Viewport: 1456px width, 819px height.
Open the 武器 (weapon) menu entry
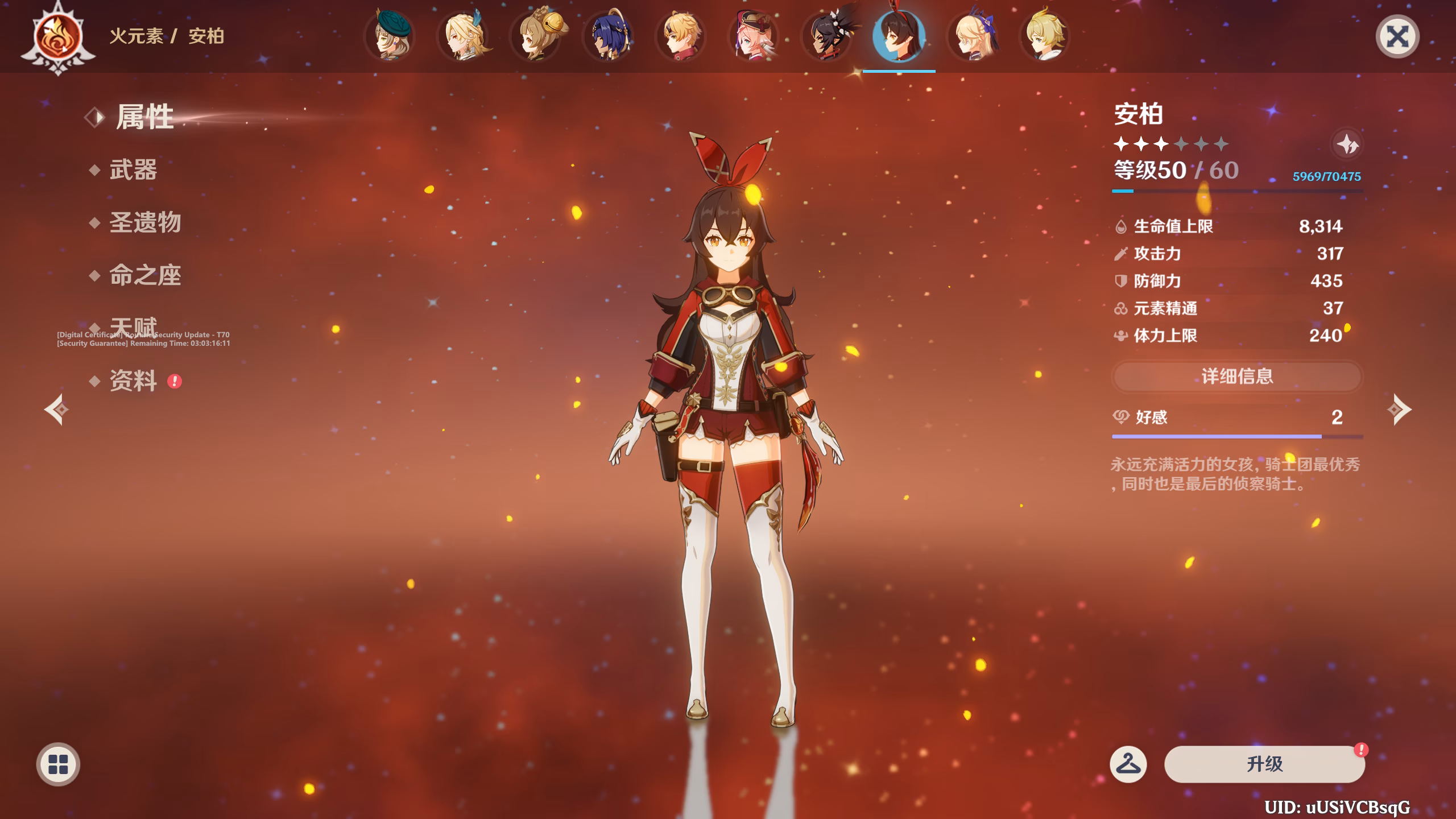pyautogui.click(x=133, y=170)
